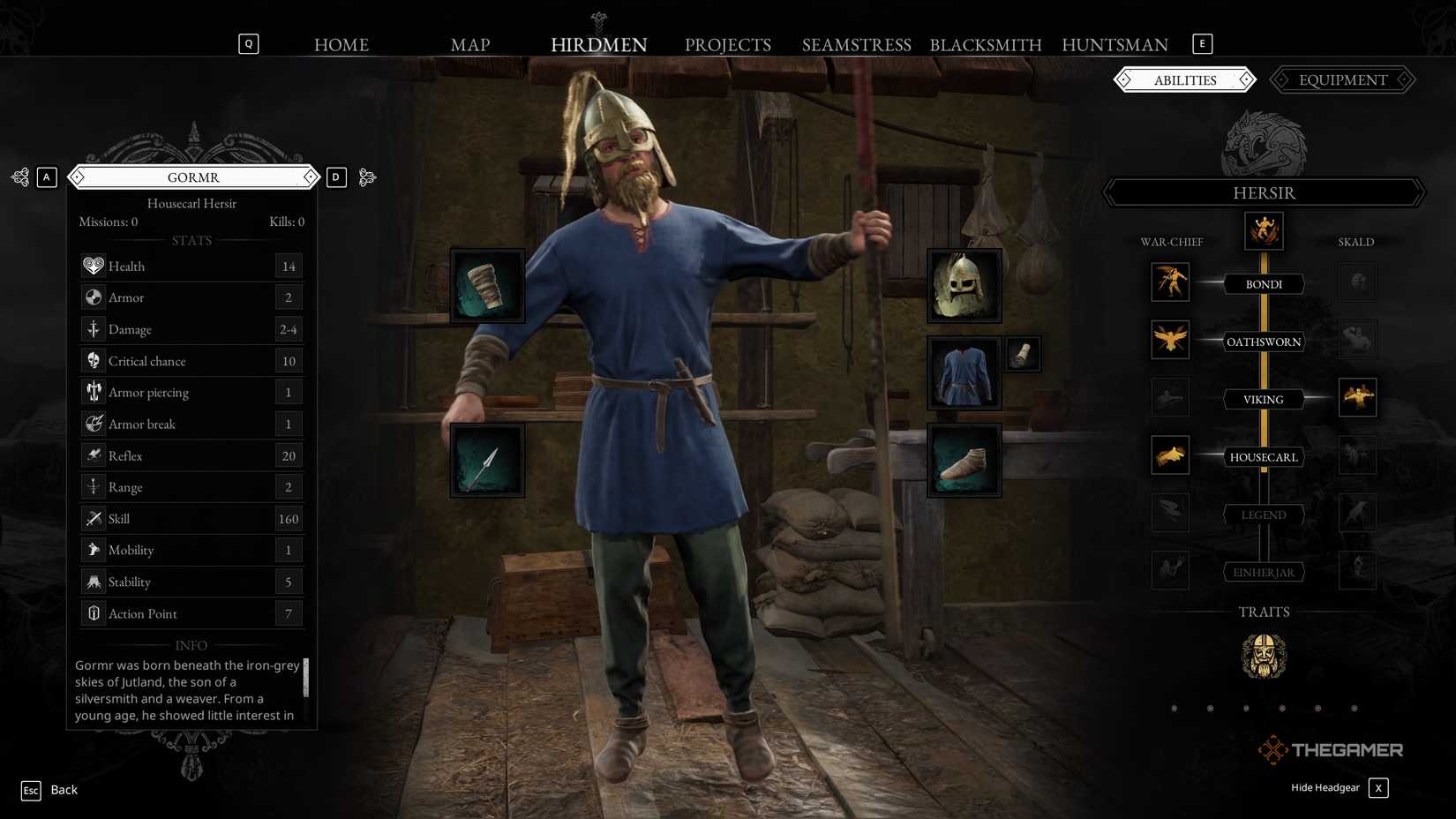Image resolution: width=1456 pixels, height=819 pixels.
Task: Select the Bondi ability icon under War-Chief
Action: (1170, 282)
